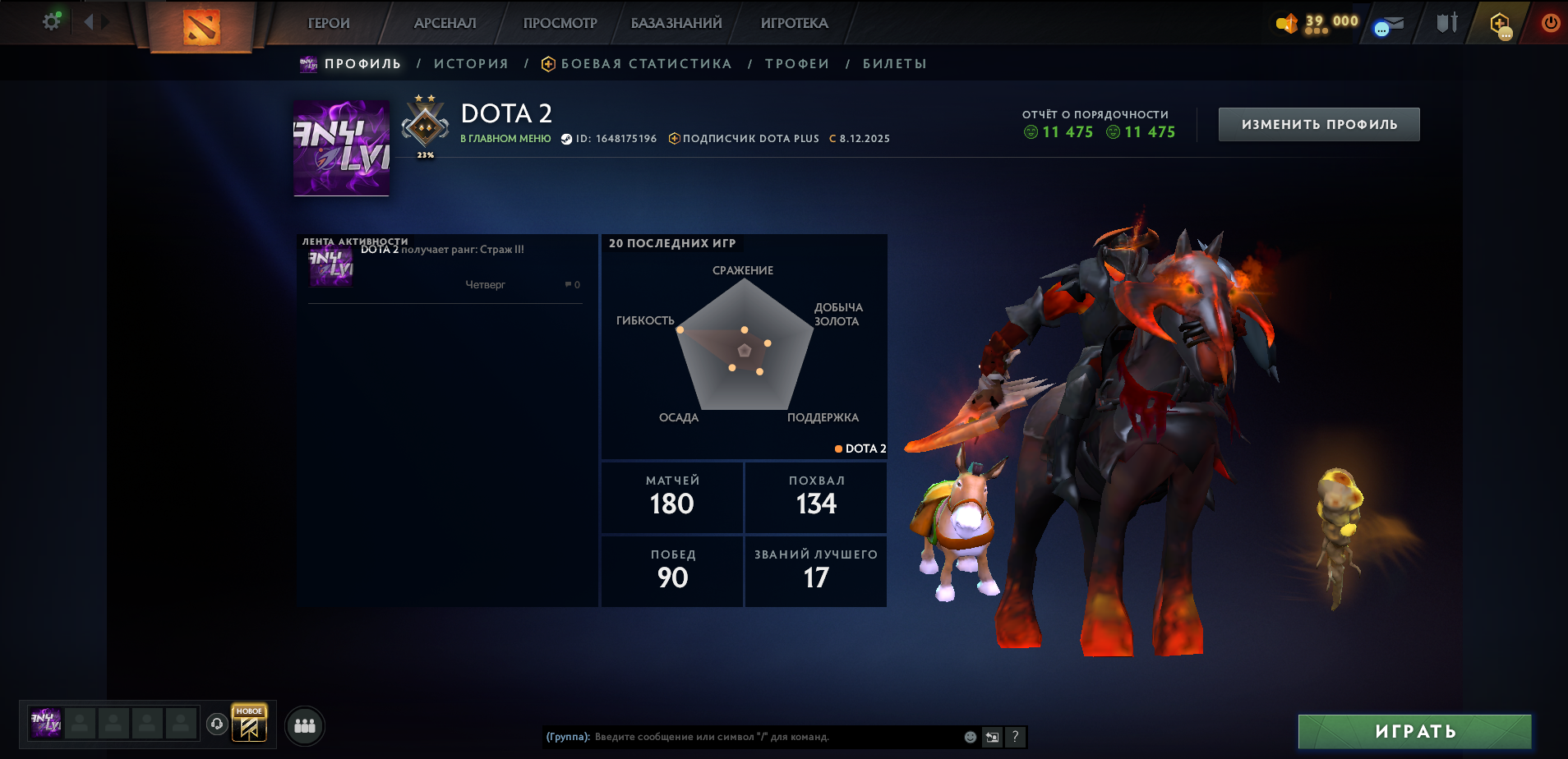Open the chat emoticon picker

(x=970, y=737)
